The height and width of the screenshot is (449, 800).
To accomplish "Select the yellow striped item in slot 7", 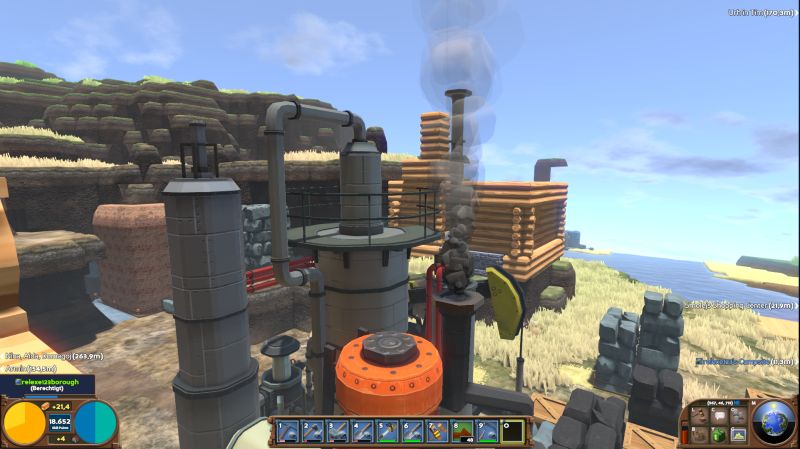I will (x=437, y=432).
